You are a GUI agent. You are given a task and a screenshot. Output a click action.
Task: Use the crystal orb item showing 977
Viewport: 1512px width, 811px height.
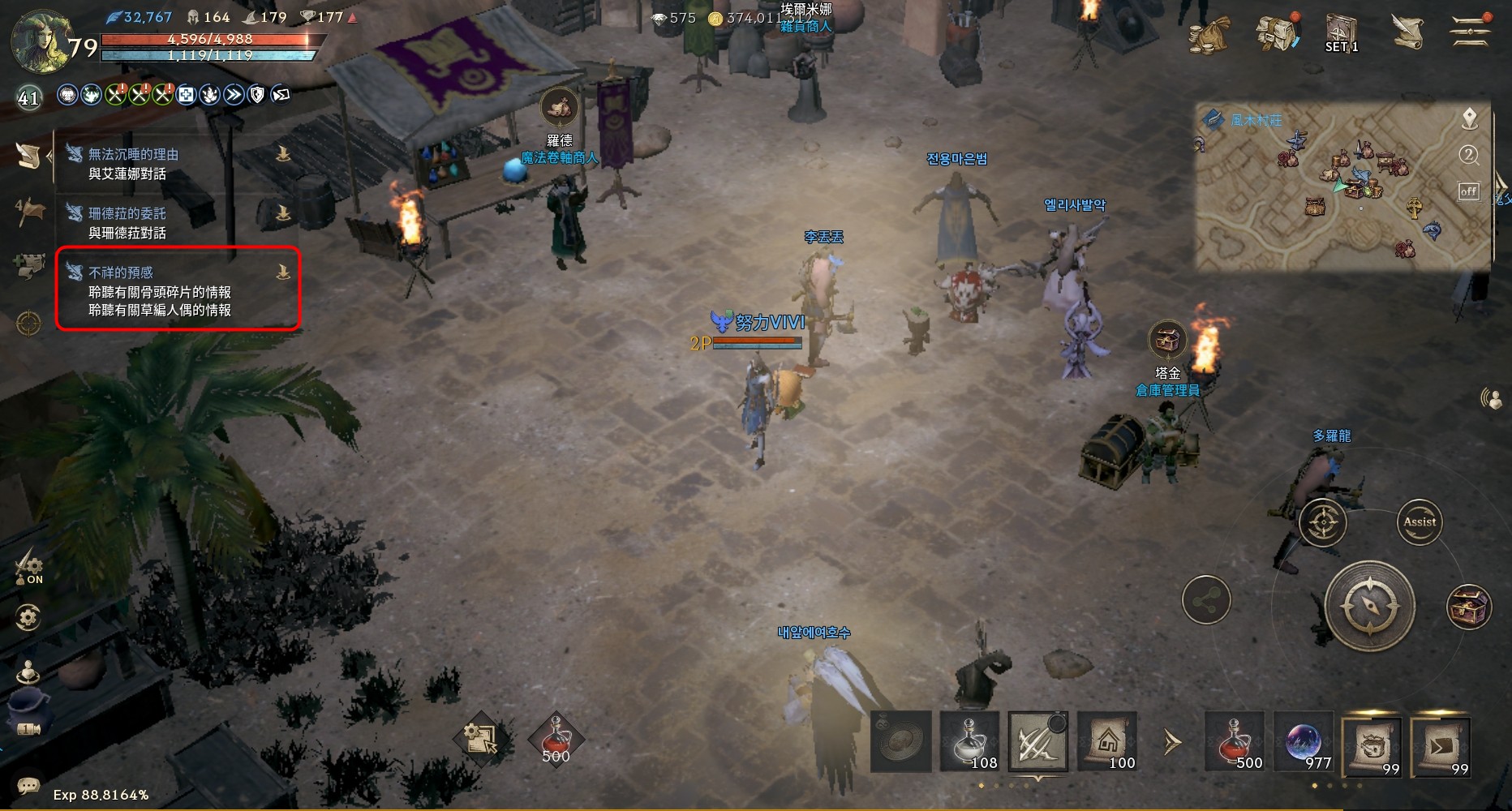1303,741
